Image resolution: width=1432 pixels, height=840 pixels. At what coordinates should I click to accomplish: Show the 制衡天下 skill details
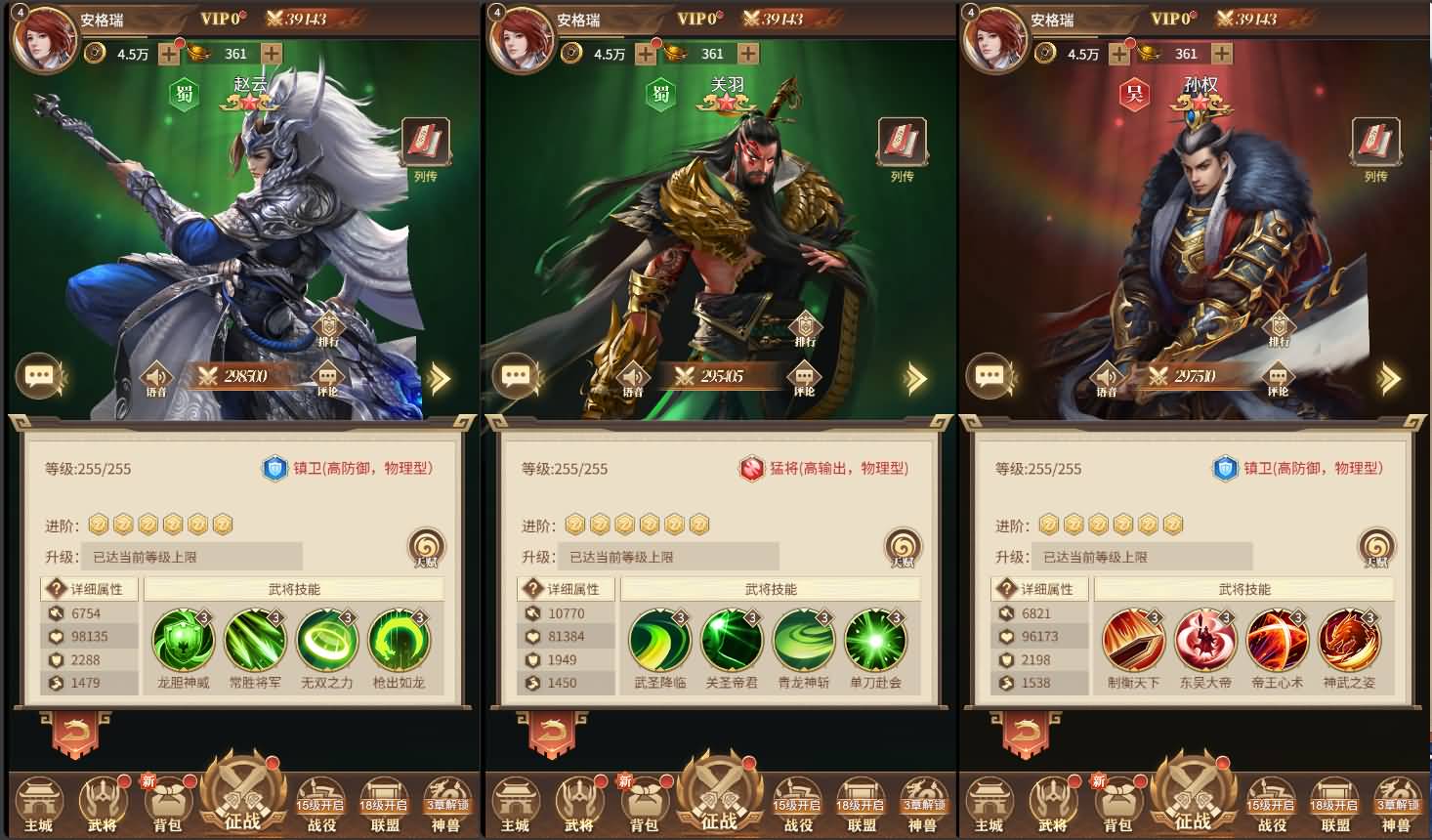[1133, 641]
